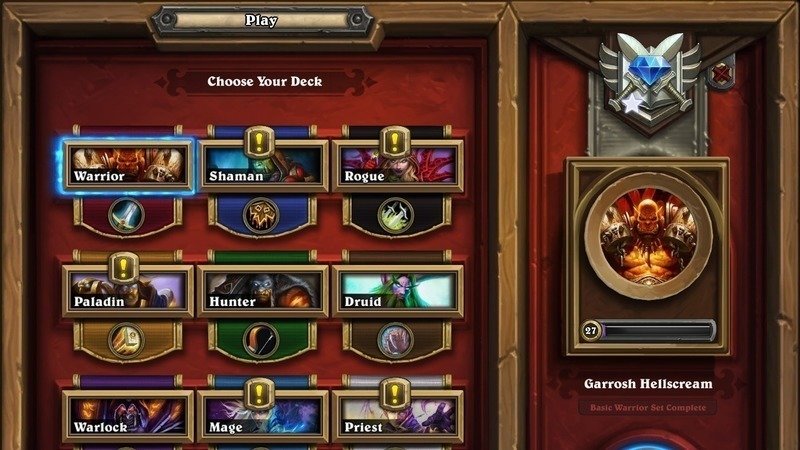Pick the Rogue deck
Viewport: 800px width, 450px height.
click(397, 166)
